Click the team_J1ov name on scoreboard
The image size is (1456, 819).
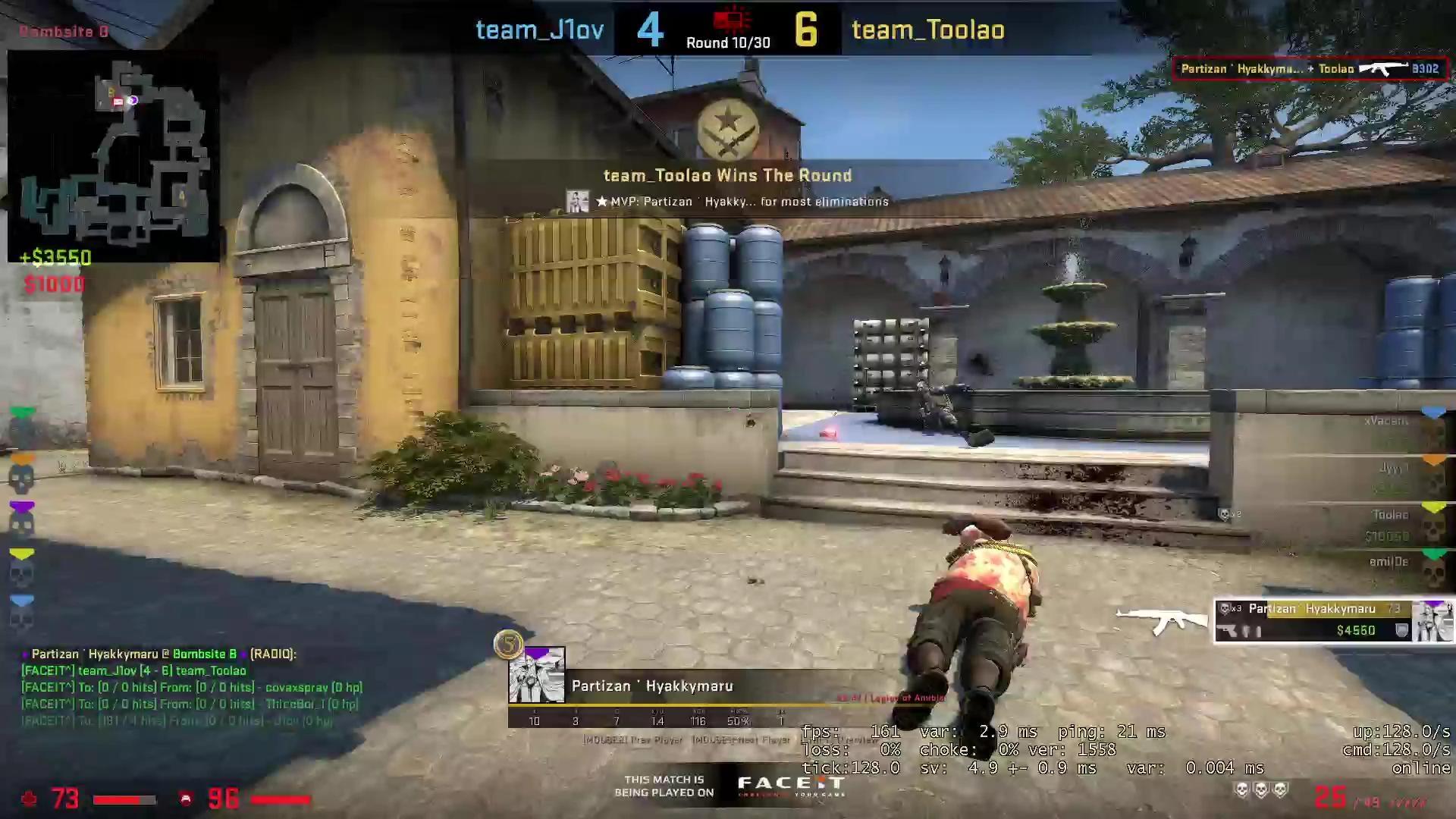(x=539, y=30)
